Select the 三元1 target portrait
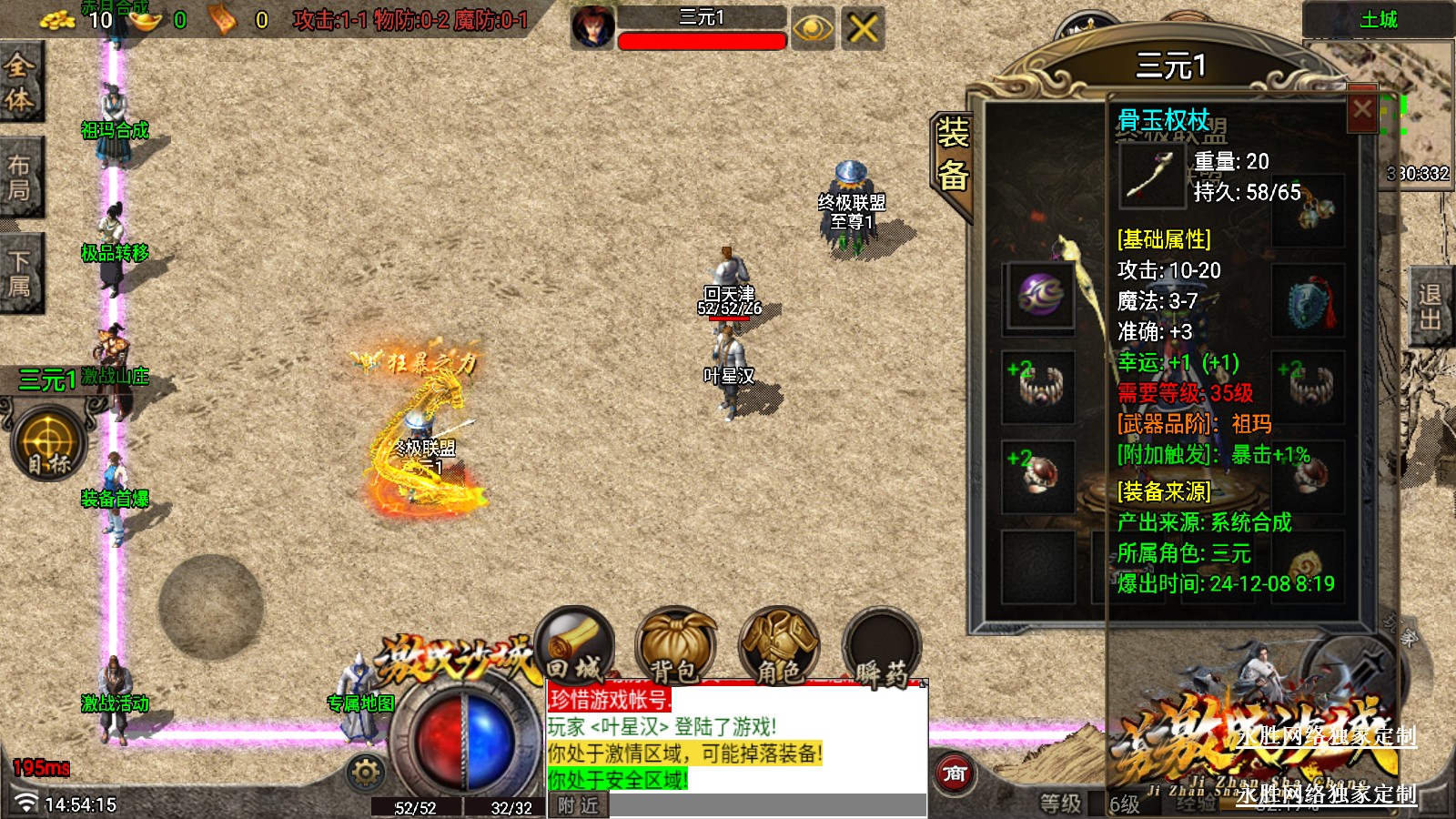The width and height of the screenshot is (1456, 819). click(x=592, y=27)
